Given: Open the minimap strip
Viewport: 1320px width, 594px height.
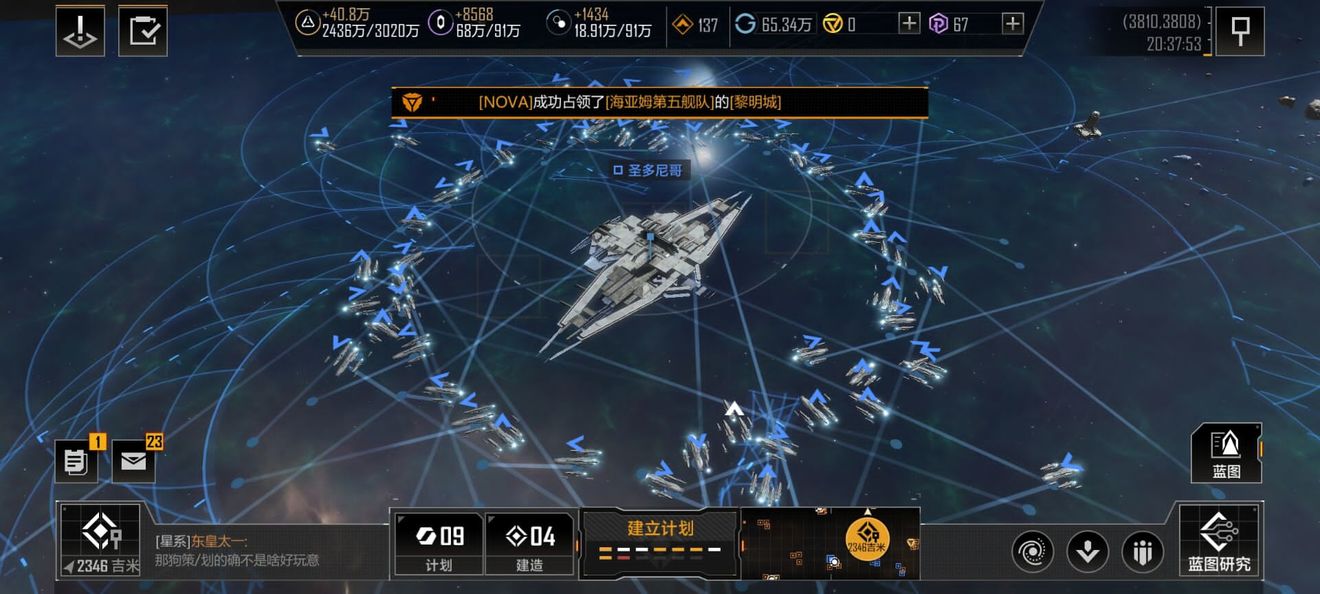Looking at the screenshot, I should tap(830, 543).
